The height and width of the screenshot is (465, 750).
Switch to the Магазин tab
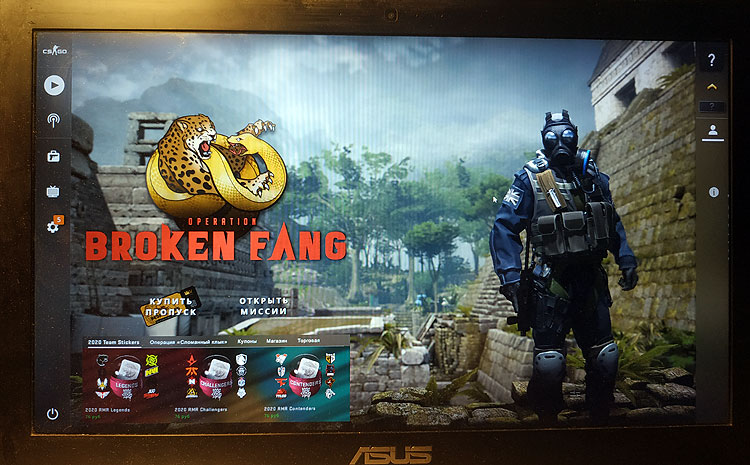[x=277, y=341]
